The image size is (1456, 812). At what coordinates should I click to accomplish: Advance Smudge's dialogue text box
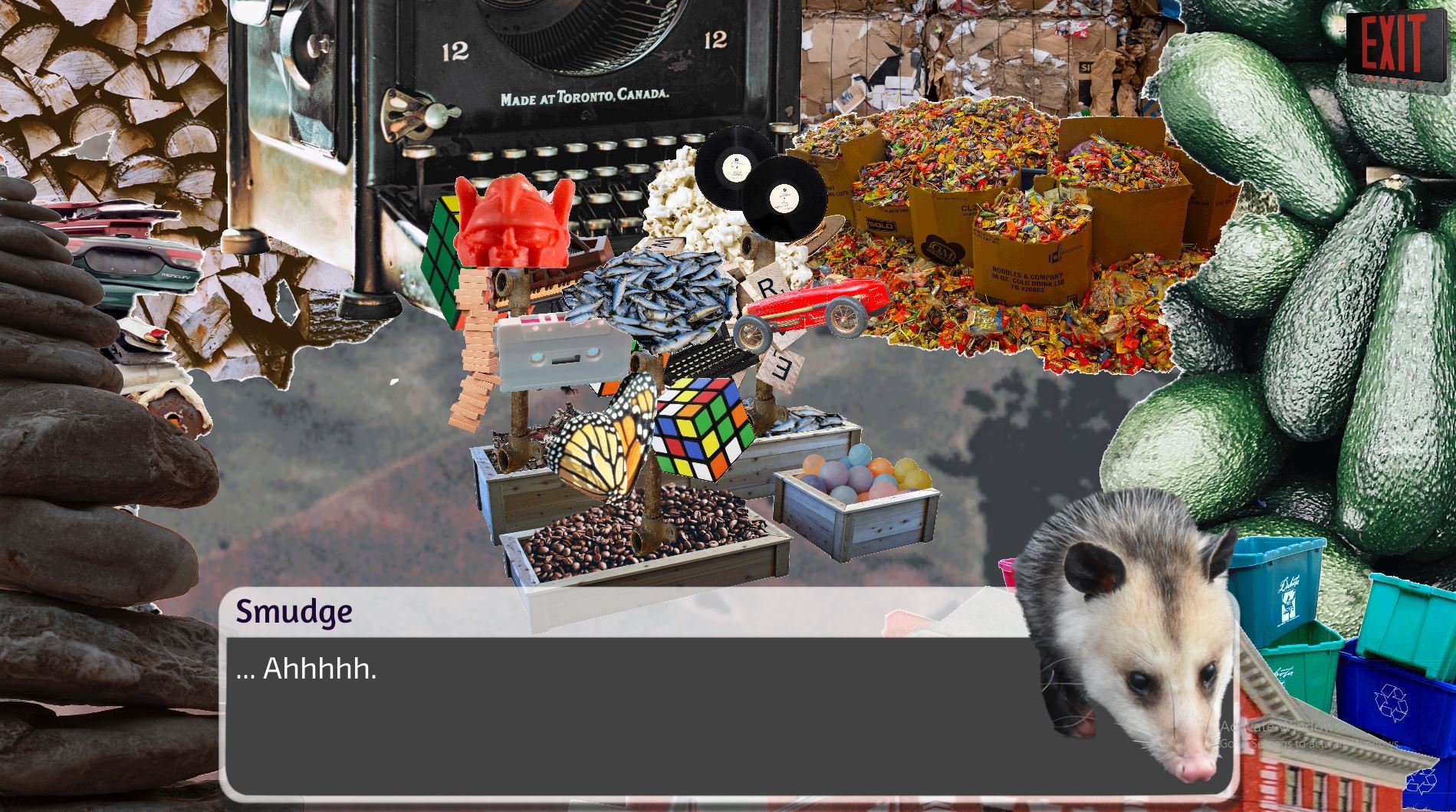click(x=629, y=713)
